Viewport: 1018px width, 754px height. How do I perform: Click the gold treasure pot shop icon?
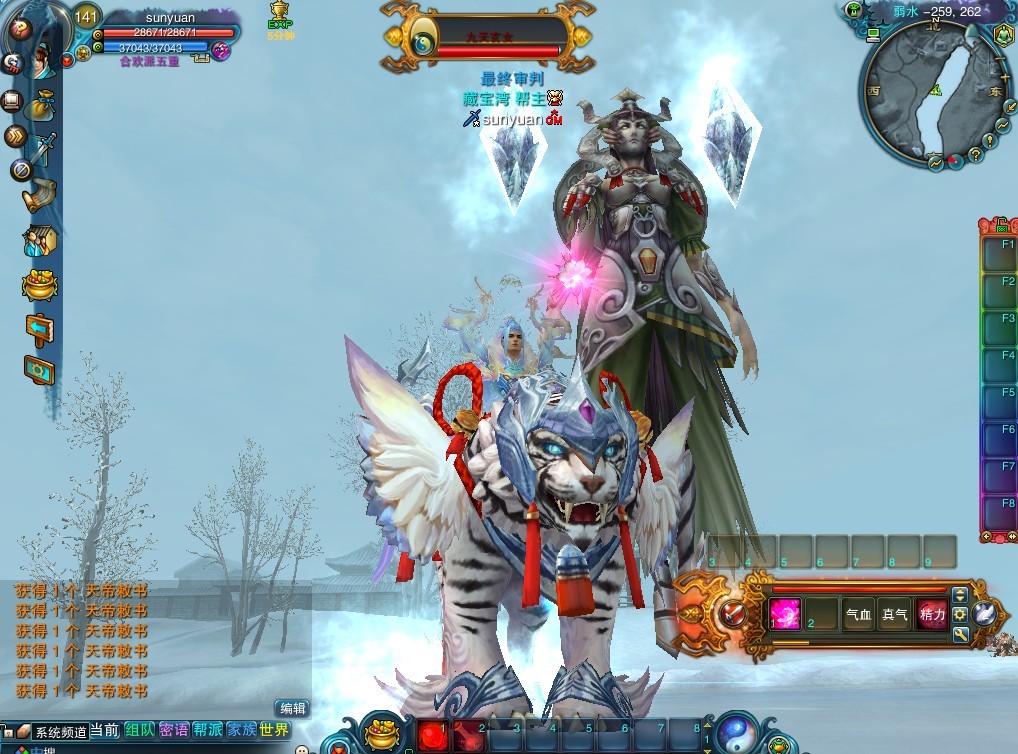[40, 285]
